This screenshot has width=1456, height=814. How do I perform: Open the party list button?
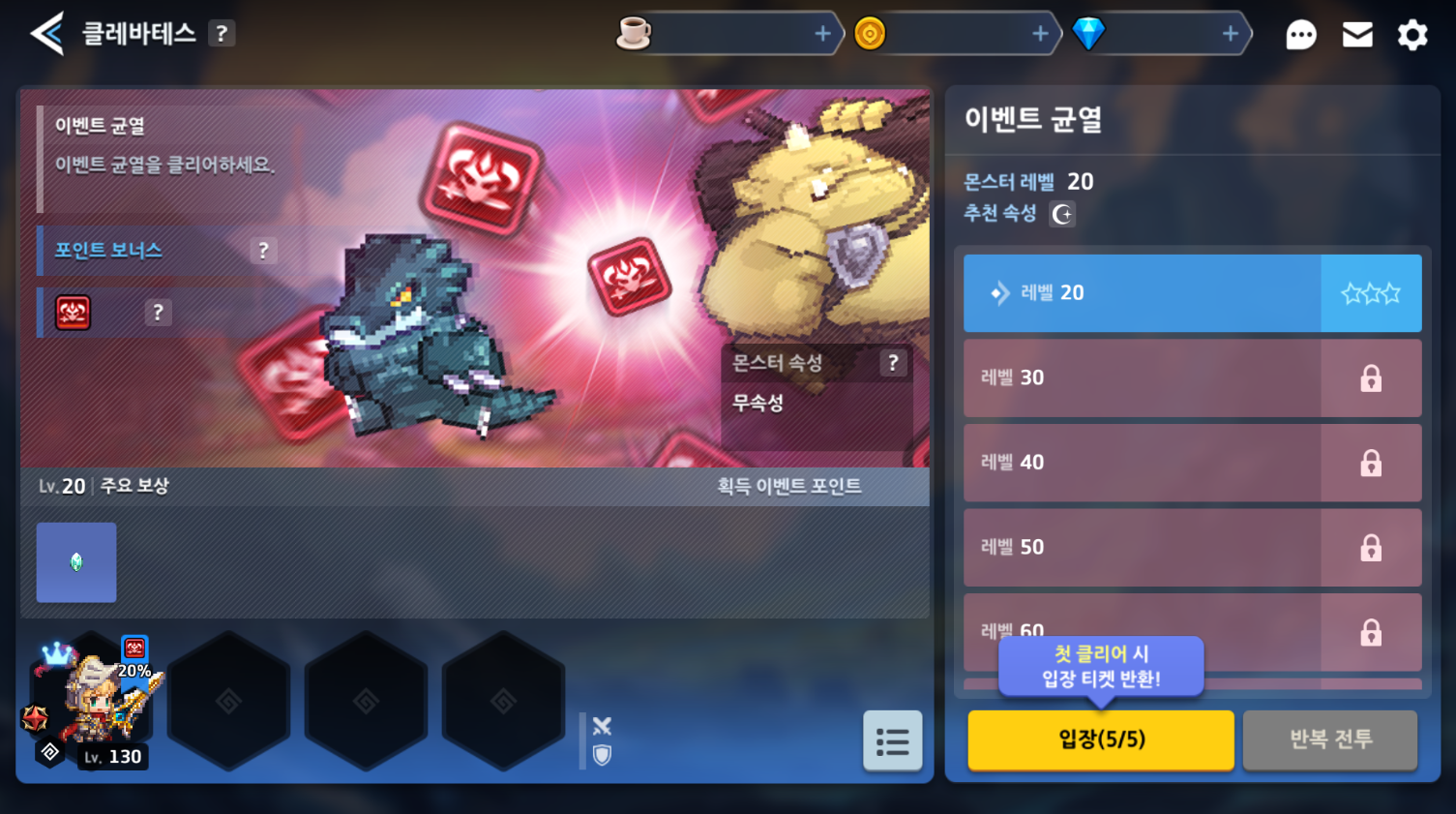pos(892,741)
